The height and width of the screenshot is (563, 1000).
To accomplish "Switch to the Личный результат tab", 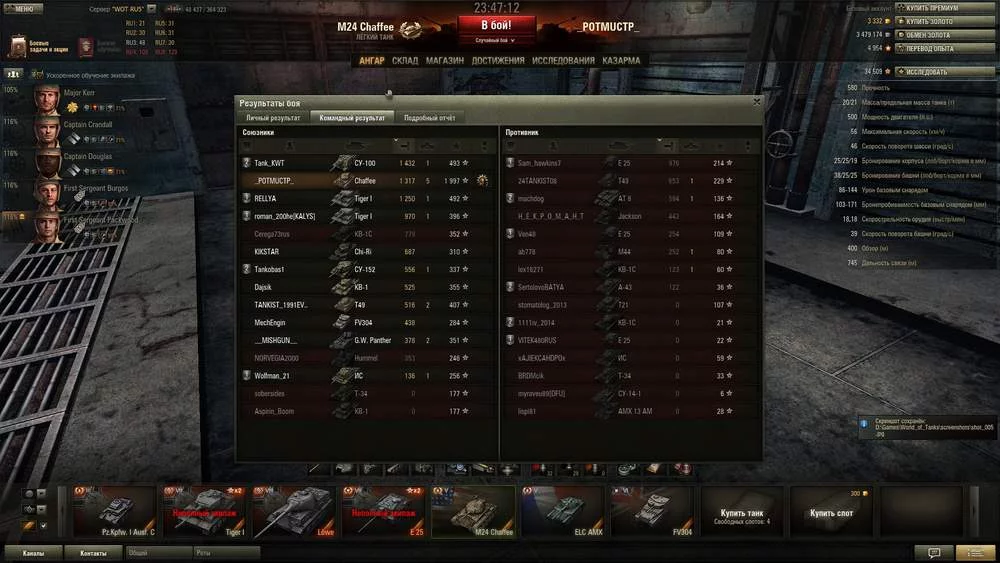I will coord(273,118).
